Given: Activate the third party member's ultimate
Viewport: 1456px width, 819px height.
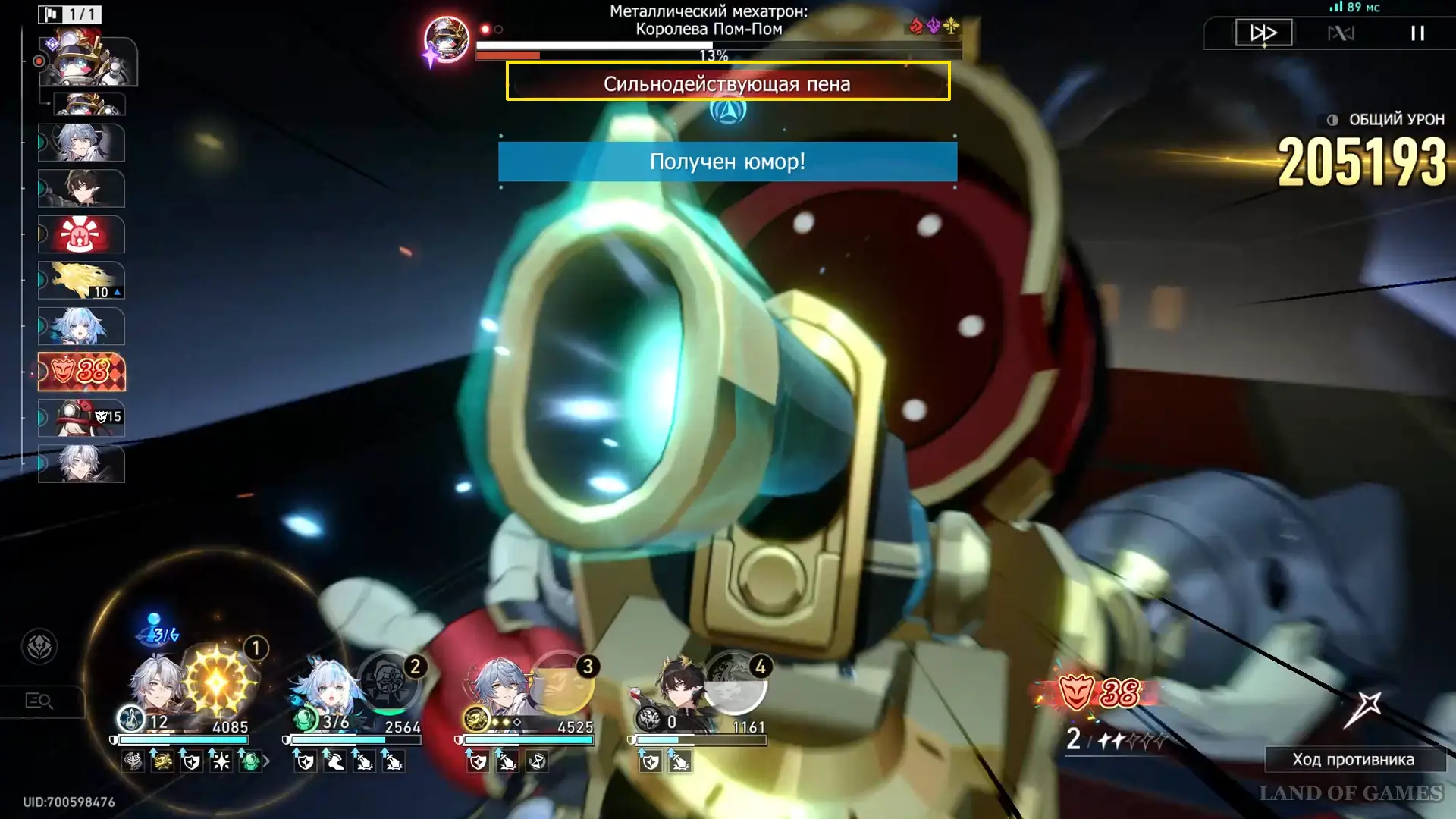Looking at the screenshot, I should [x=562, y=682].
